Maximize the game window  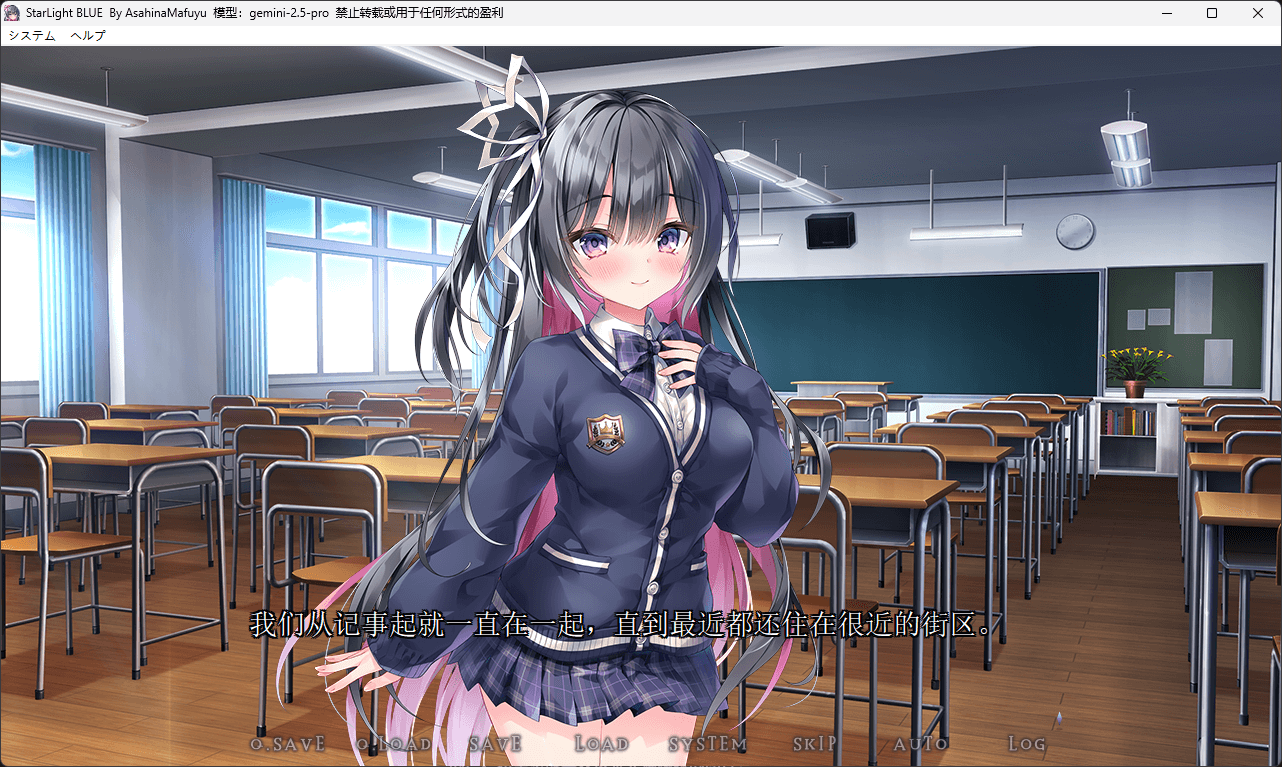click(1211, 13)
